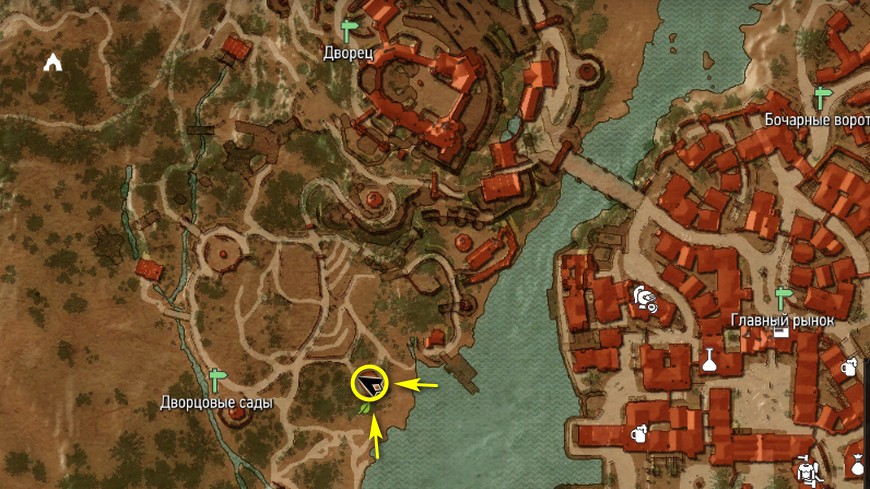This screenshot has width=870, height=489.
Task: Pick the Дворцовые сады signpost marker
Action: click(217, 379)
